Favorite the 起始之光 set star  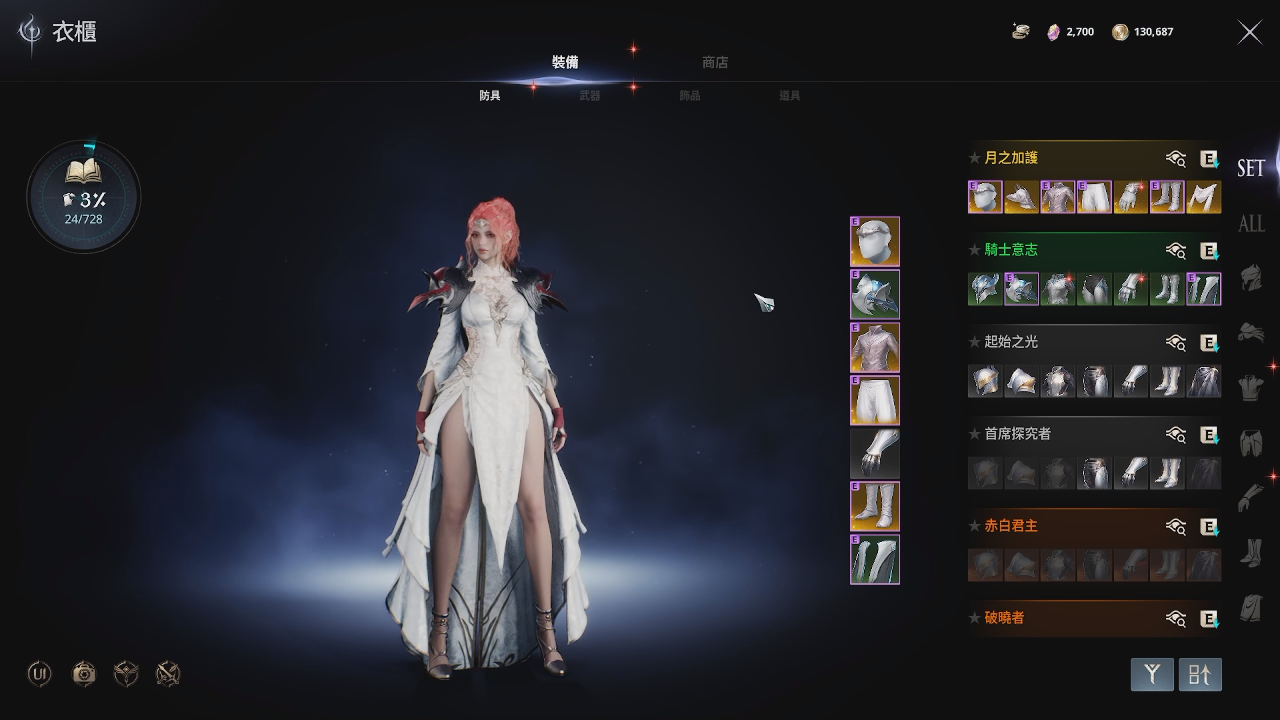pyautogui.click(x=974, y=342)
